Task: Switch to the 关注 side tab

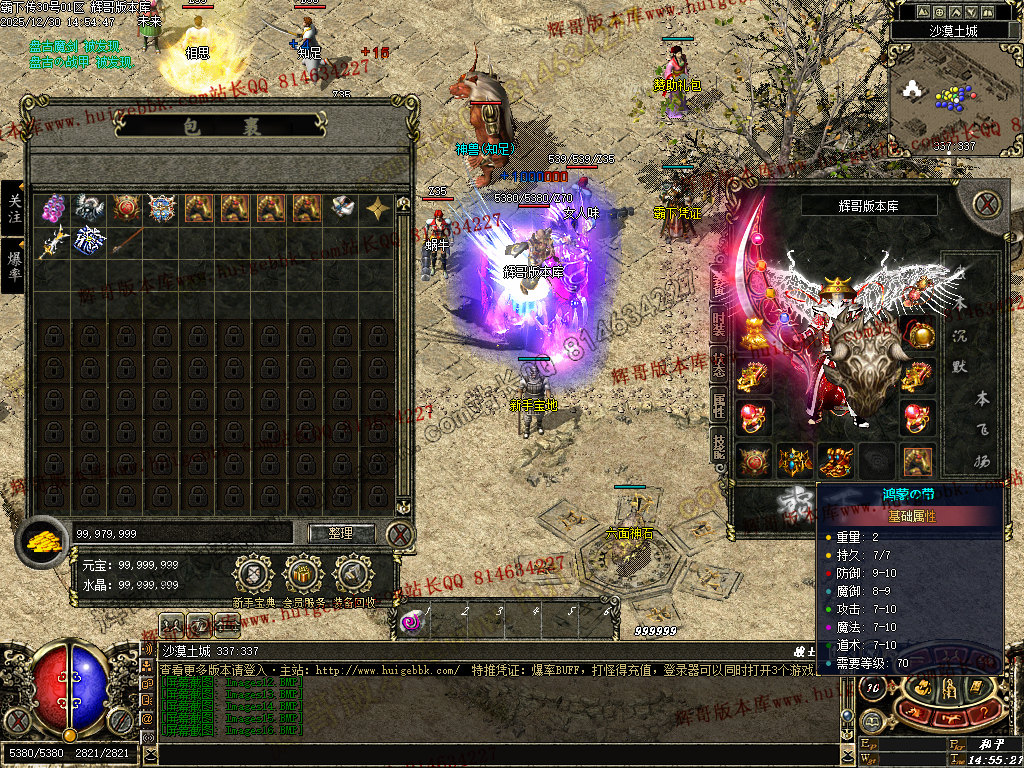Action: click(x=13, y=208)
